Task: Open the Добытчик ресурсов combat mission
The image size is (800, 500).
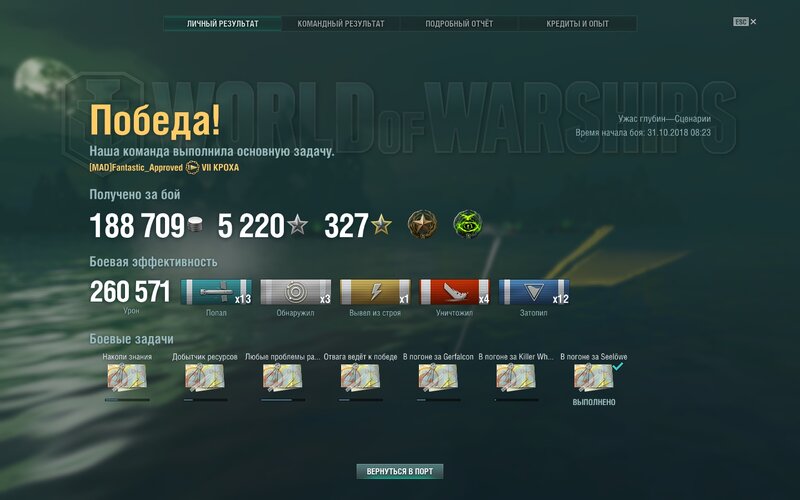Action: pyautogui.click(x=205, y=377)
